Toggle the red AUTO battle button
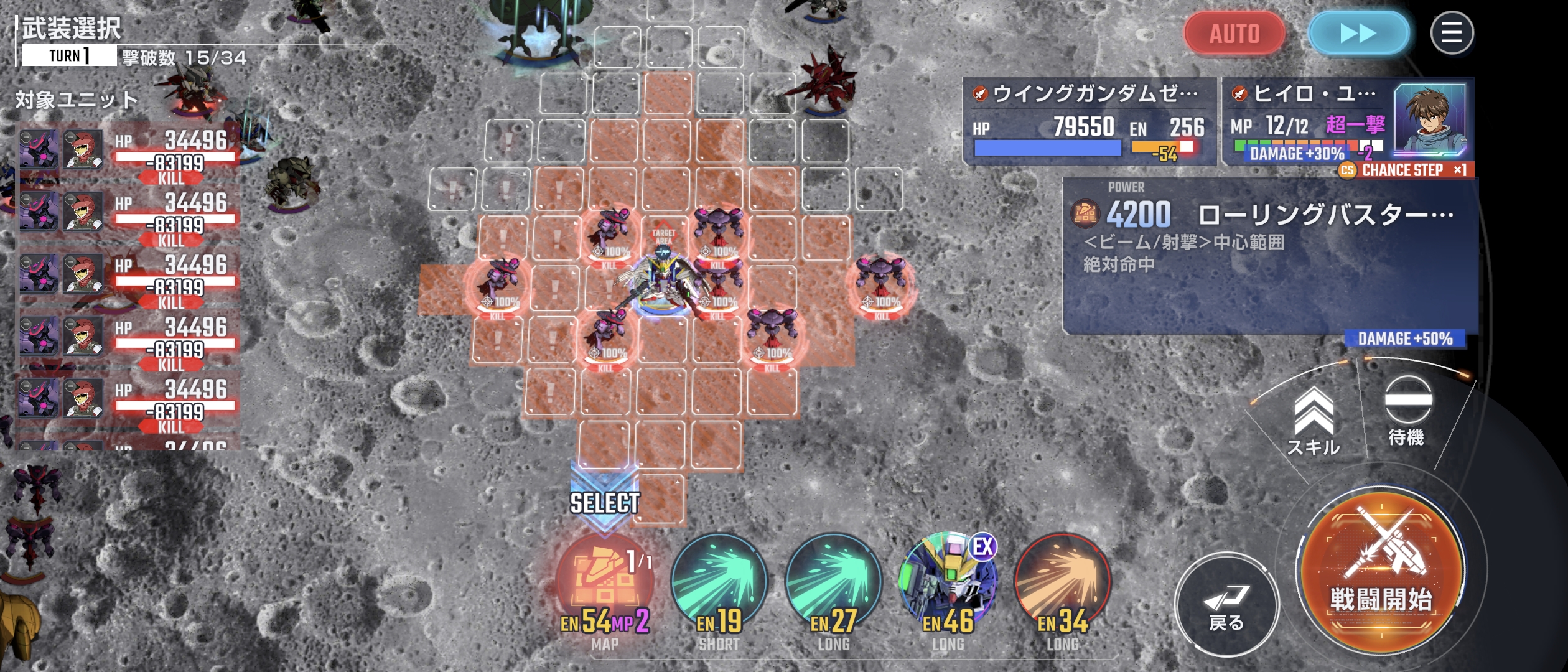Screen dimensions: 1568x672 tap(1234, 33)
